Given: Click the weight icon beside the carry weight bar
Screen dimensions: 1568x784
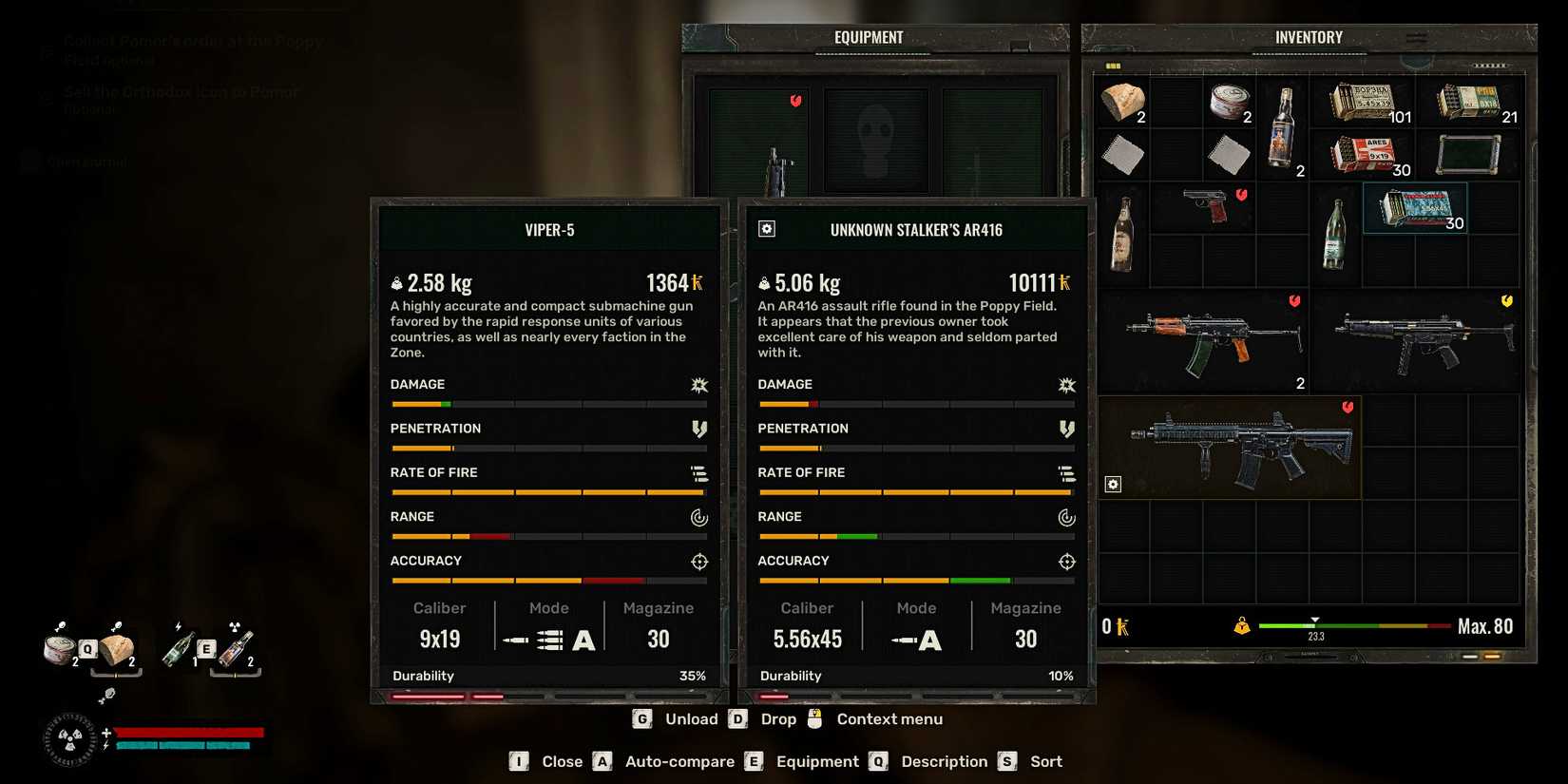Looking at the screenshot, I should coord(1240,625).
